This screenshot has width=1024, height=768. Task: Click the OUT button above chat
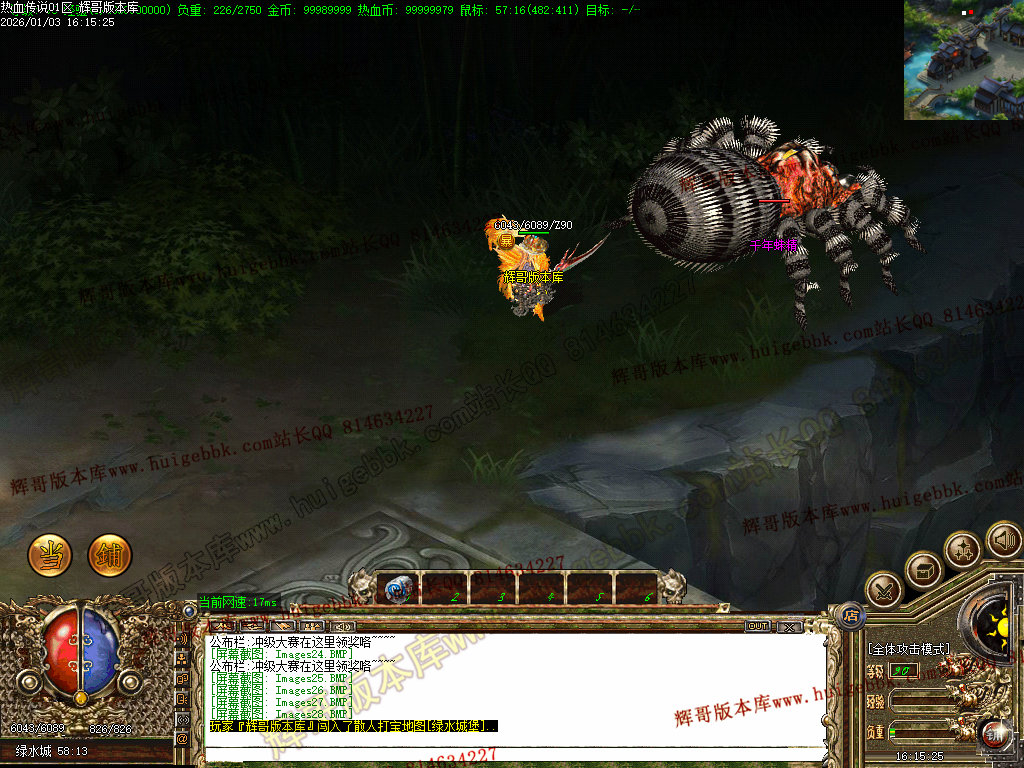[x=758, y=626]
